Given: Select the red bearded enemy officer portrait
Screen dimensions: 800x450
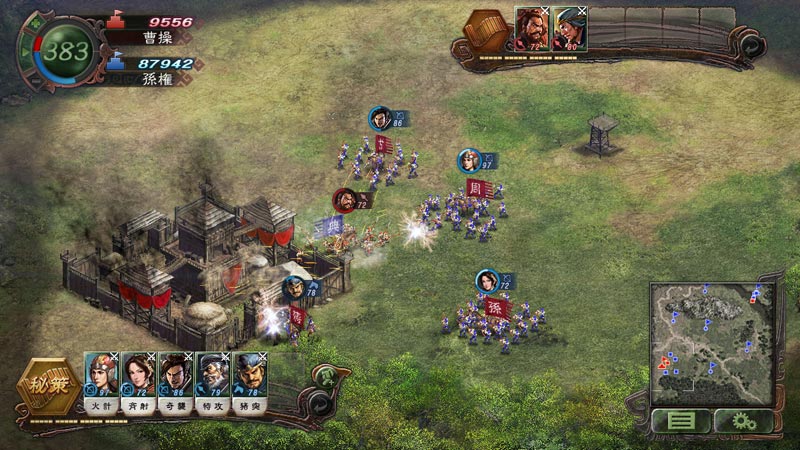Looking at the screenshot, I should 531,26.
